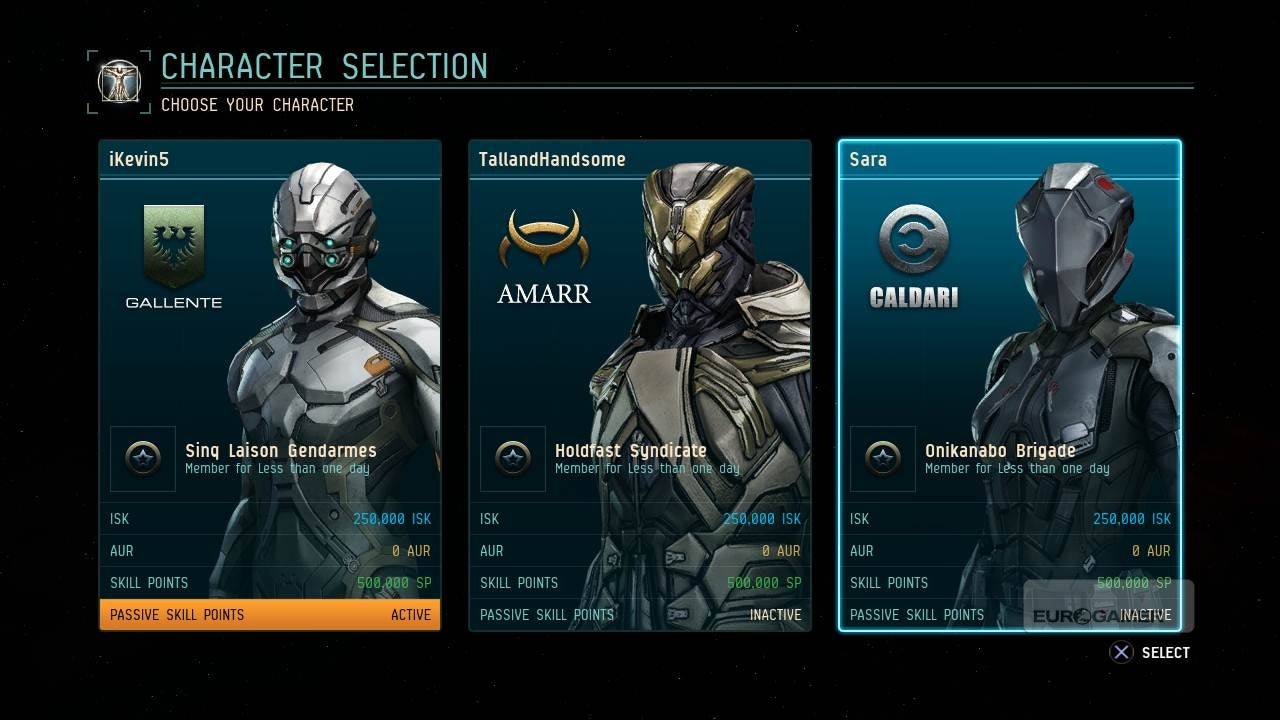Toggle iKevin5's active Passive Skill Points row
Image resolution: width=1280 pixels, height=720 pixels.
(x=270, y=614)
